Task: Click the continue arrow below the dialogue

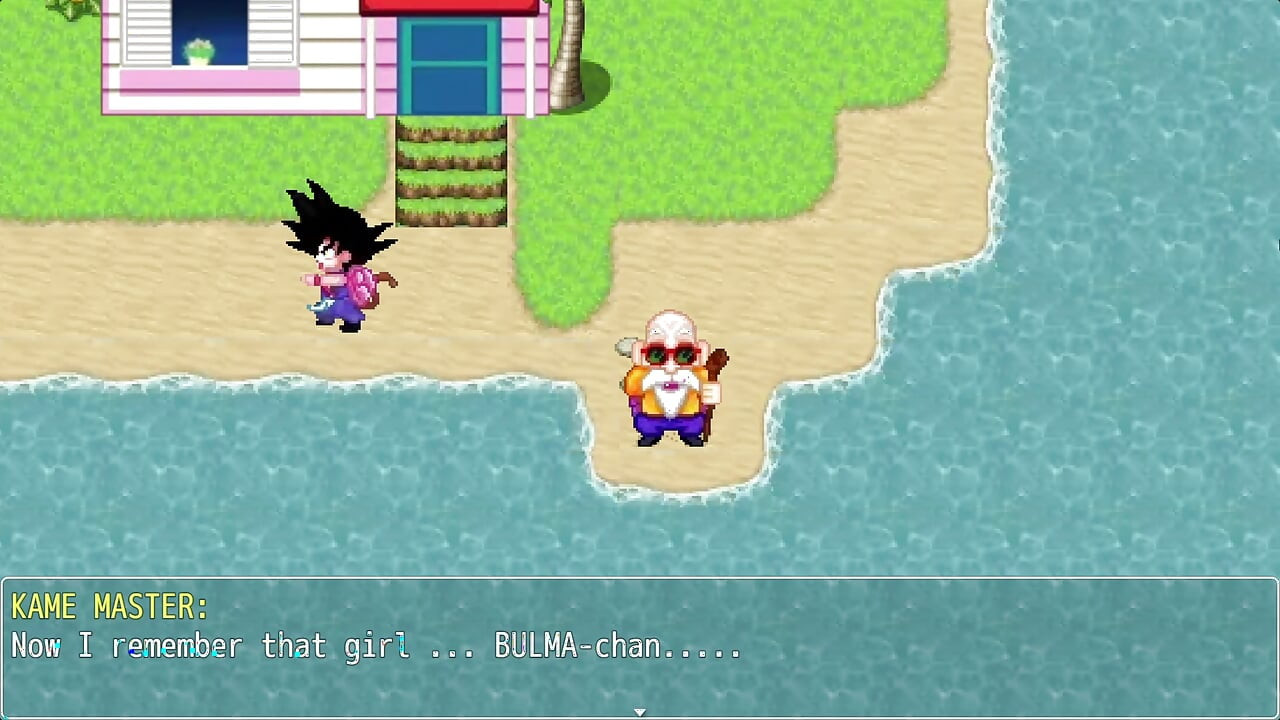Action: 639,712
